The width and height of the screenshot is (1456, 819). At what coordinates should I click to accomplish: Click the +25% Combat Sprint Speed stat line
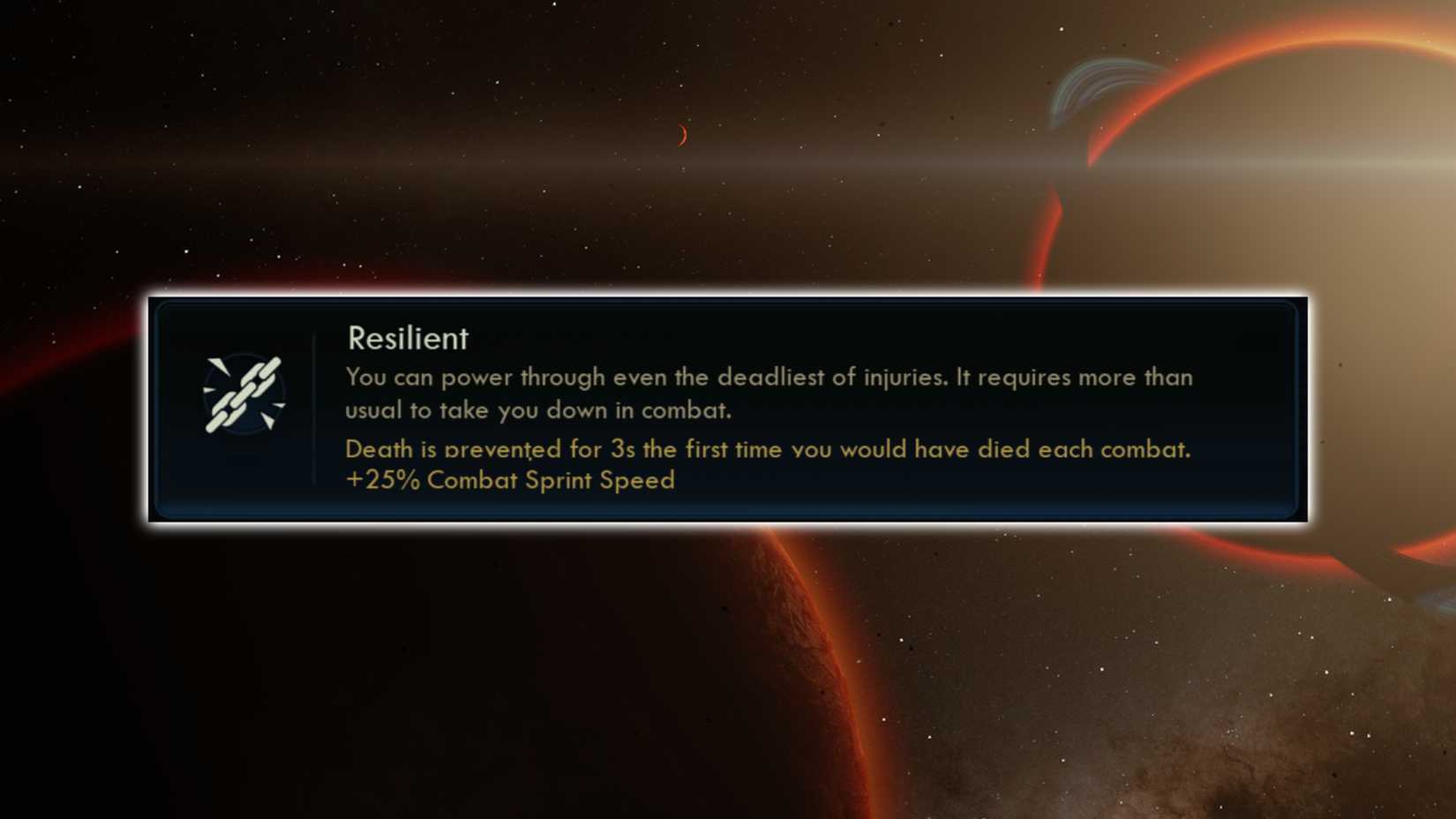(510, 481)
